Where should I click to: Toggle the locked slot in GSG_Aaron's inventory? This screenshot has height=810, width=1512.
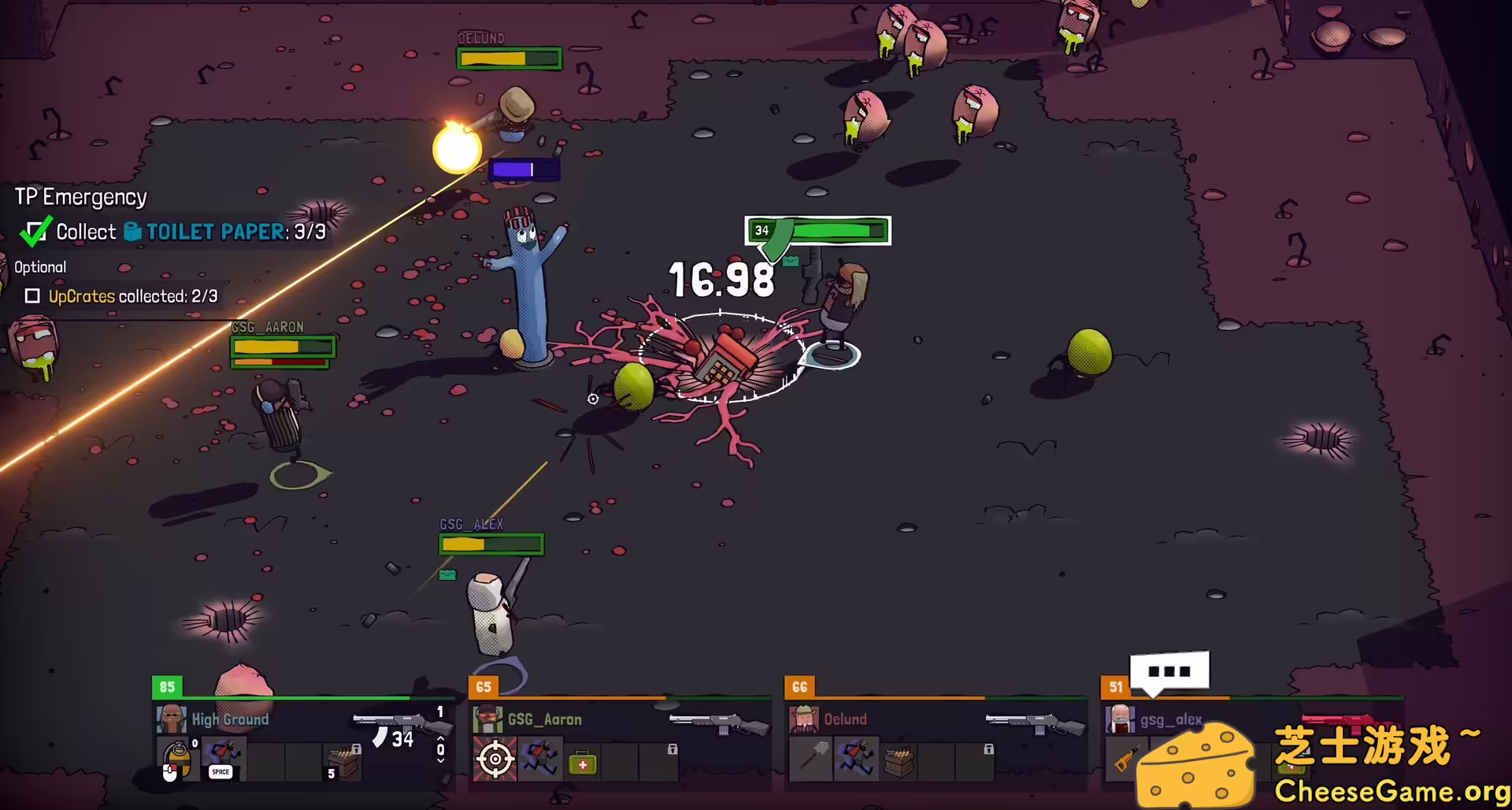click(x=673, y=749)
